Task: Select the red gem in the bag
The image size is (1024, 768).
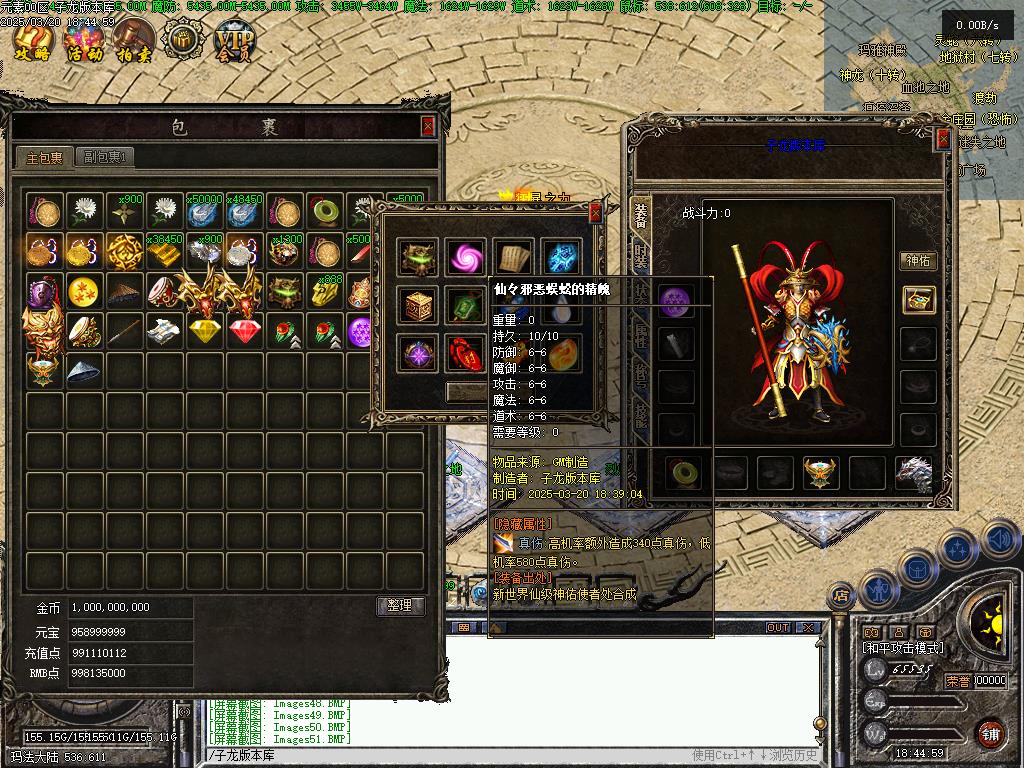Action: tap(245, 331)
